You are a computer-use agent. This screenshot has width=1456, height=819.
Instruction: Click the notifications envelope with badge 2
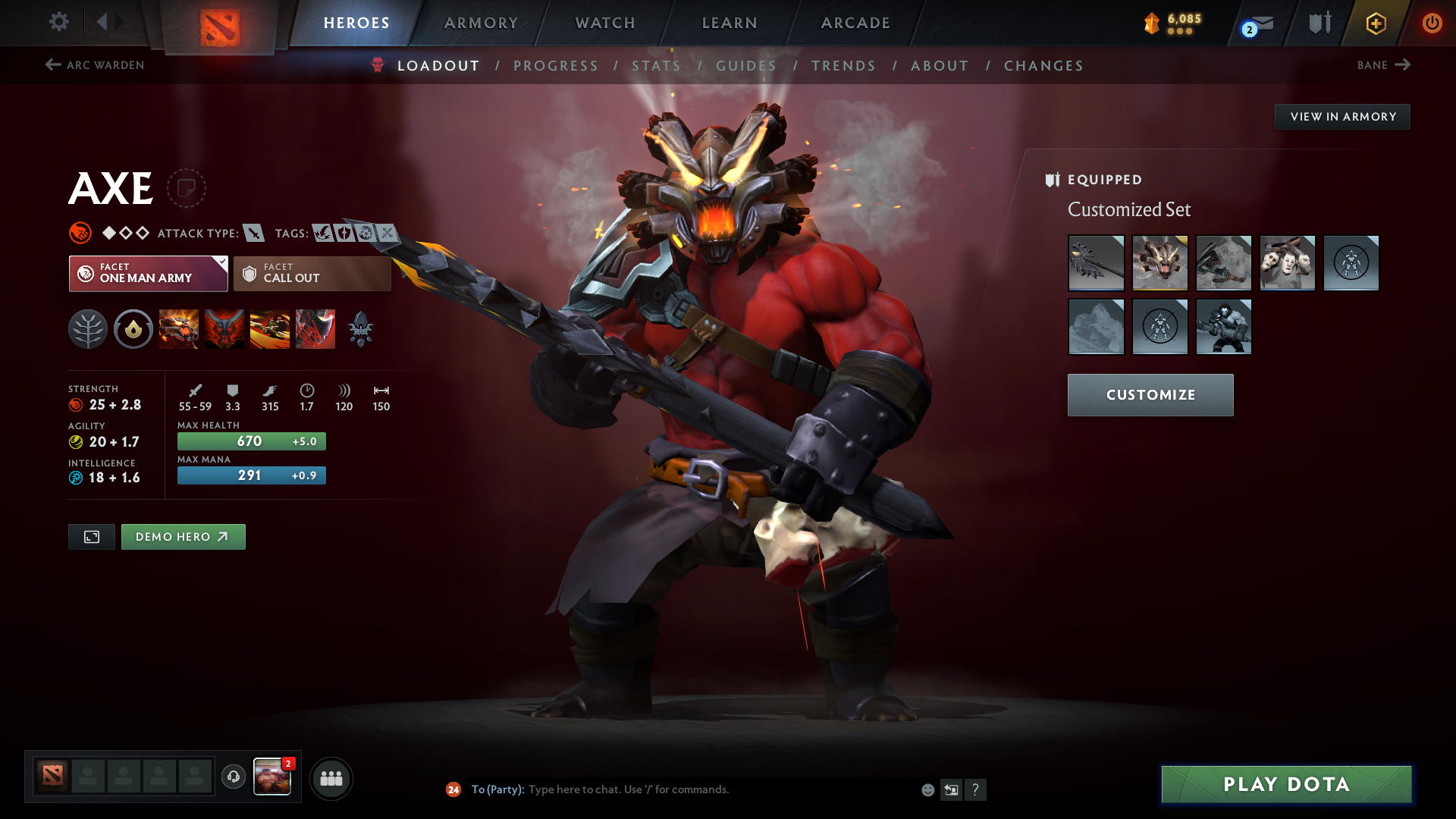[1255, 23]
